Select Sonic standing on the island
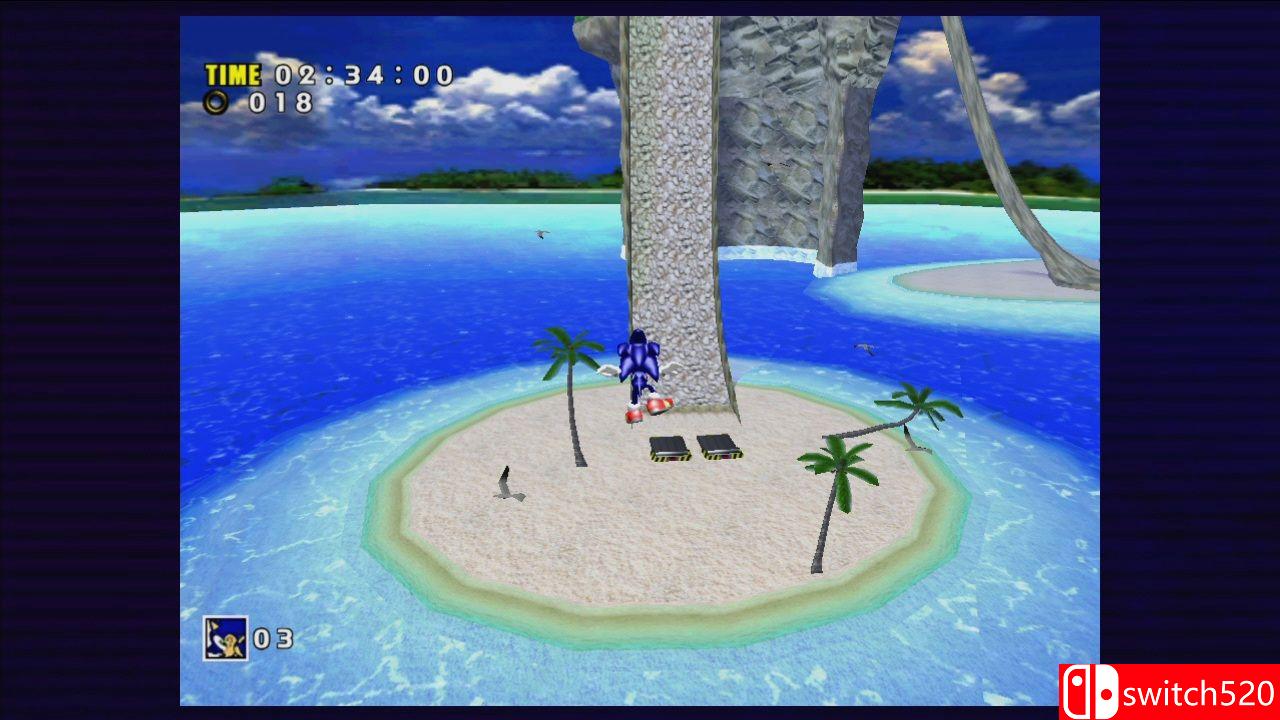 click(x=648, y=375)
